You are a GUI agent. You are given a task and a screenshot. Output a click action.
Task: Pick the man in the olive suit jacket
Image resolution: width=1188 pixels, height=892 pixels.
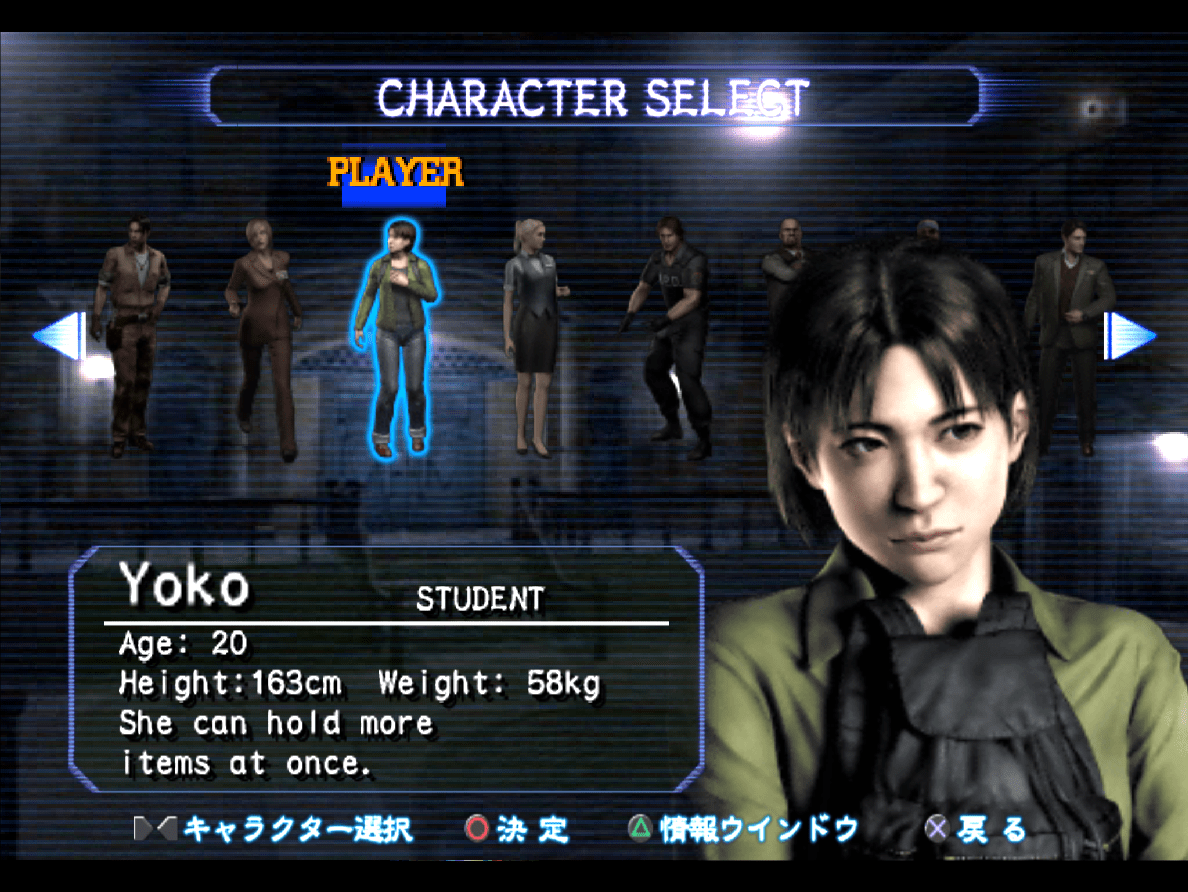click(x=1067, y=330)
